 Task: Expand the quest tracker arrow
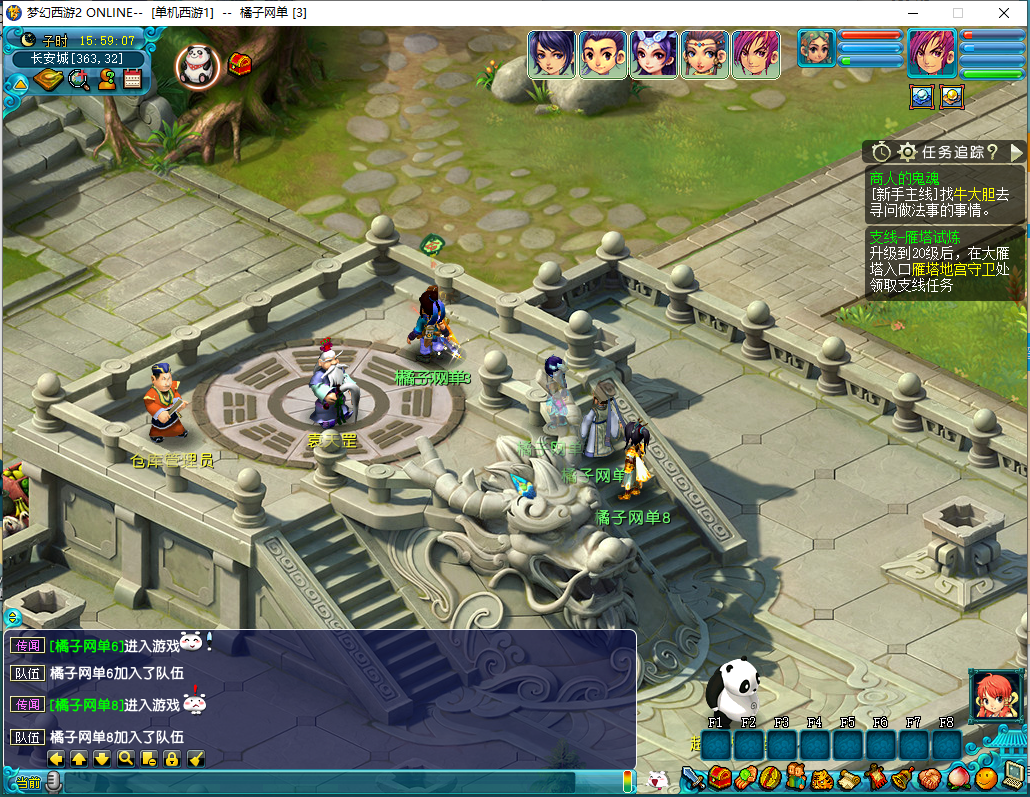point(1017,152)
